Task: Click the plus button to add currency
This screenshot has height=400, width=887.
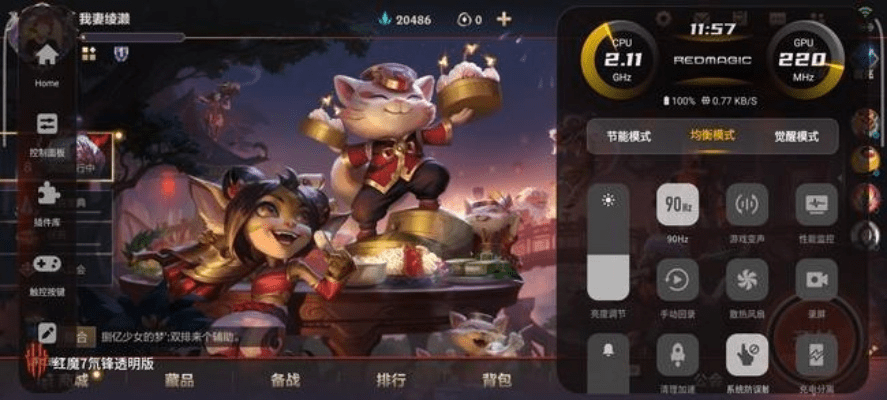Action: [504, 19]
